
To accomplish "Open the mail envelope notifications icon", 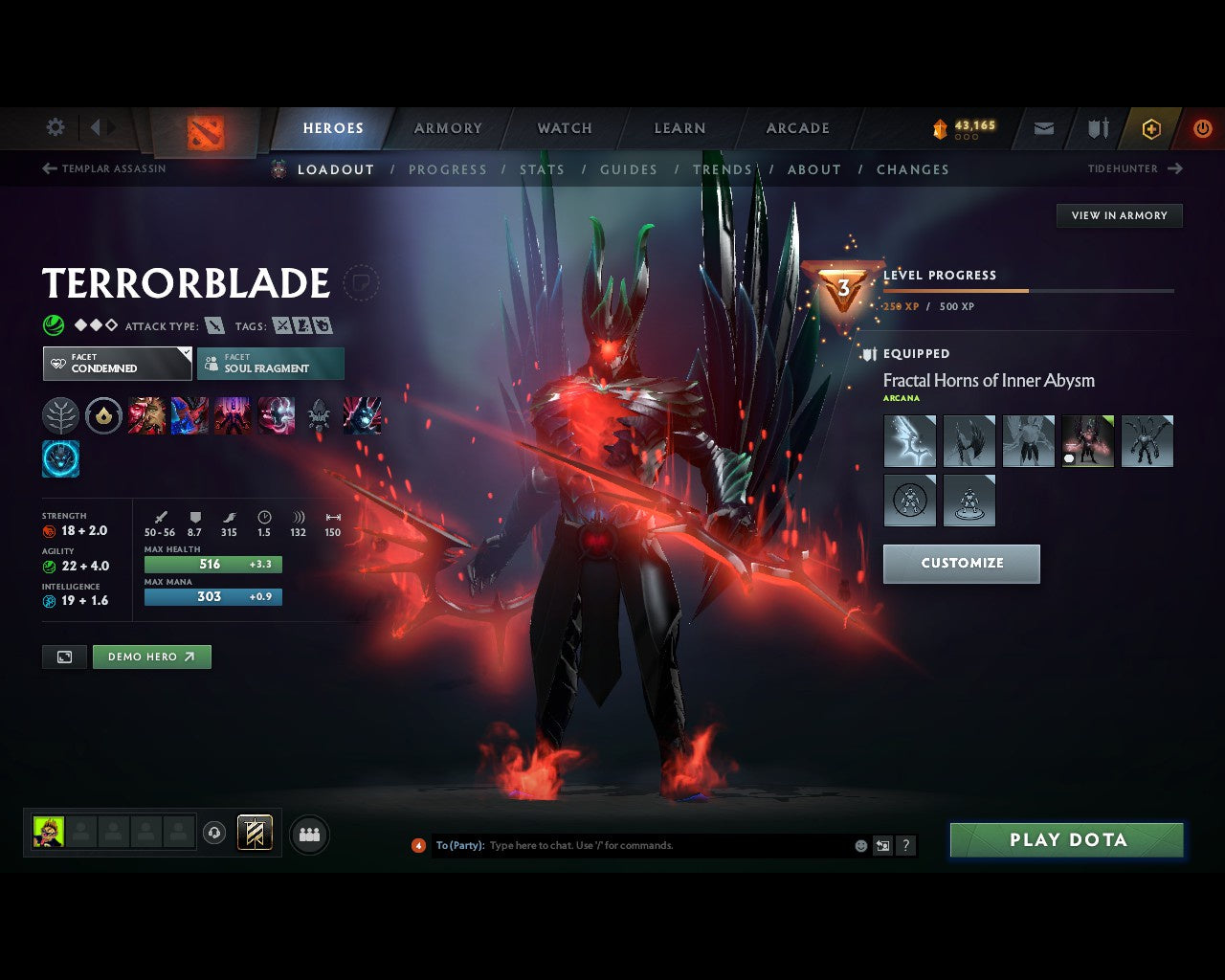I will pos(1042,128).
